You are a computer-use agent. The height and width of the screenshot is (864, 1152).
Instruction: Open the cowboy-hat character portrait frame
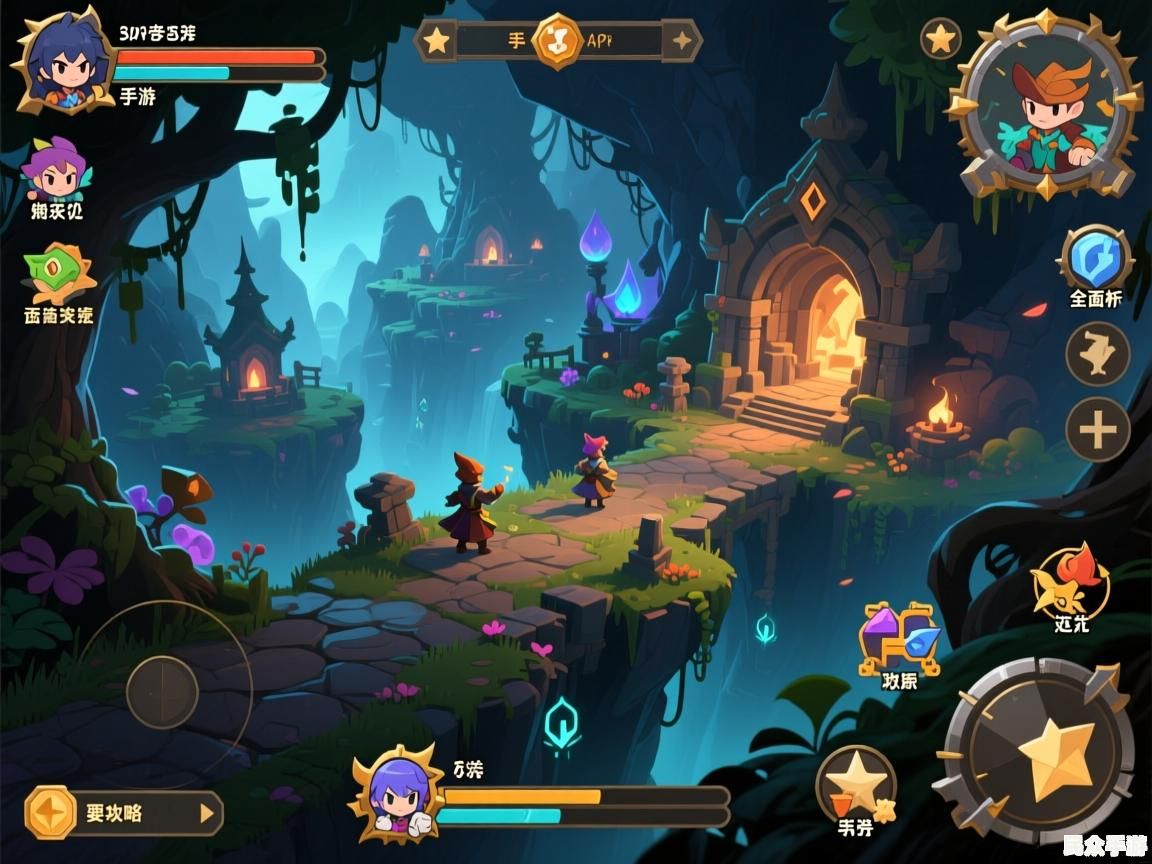[1046, 105]
